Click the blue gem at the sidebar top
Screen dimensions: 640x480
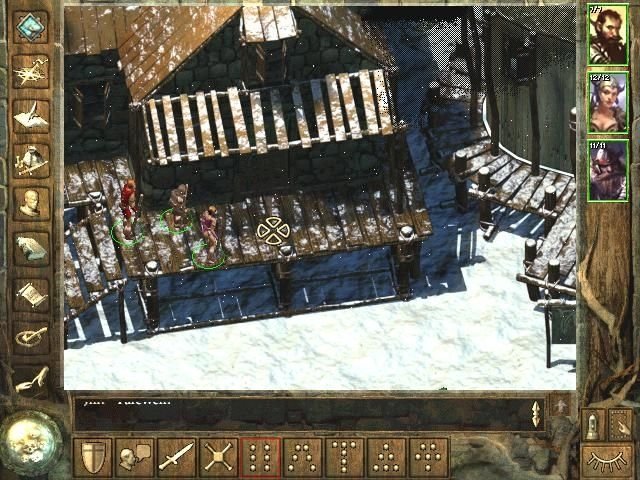[x=31, y=27]
